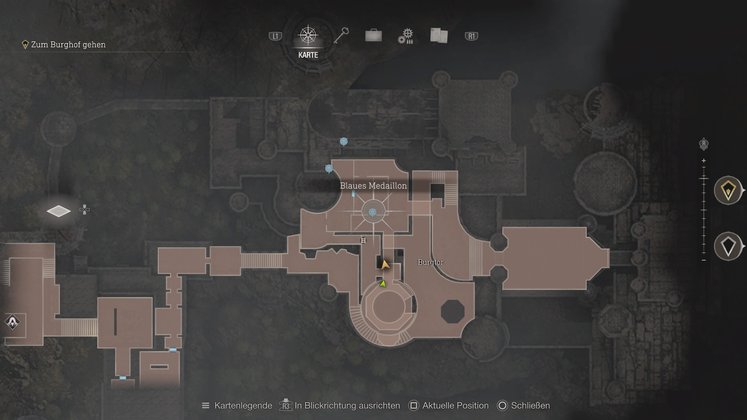The image size is (747, 420).
Task: Click the plus end of zoom scale
Action: (x=704, y=159)
